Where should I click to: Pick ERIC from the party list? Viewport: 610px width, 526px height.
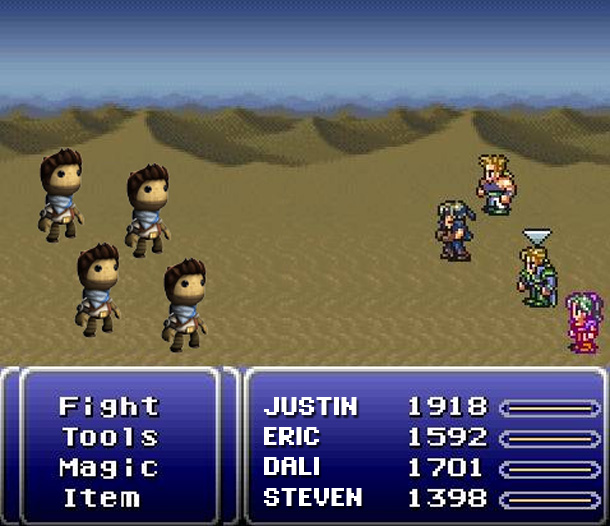click(292, 437)
